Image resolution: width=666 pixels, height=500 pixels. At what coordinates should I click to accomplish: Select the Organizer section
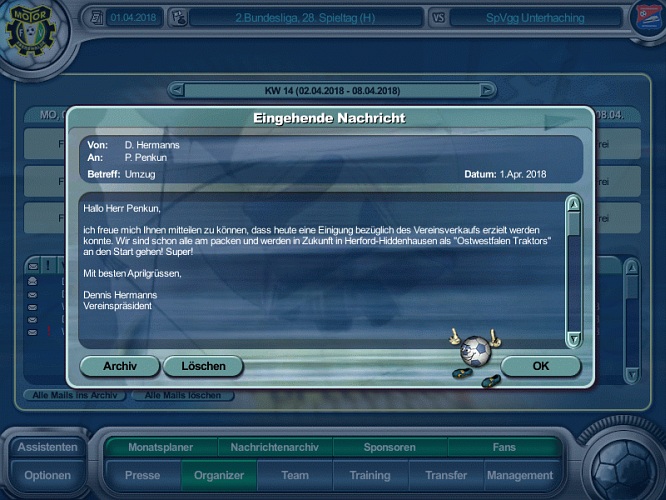(219, 475)
